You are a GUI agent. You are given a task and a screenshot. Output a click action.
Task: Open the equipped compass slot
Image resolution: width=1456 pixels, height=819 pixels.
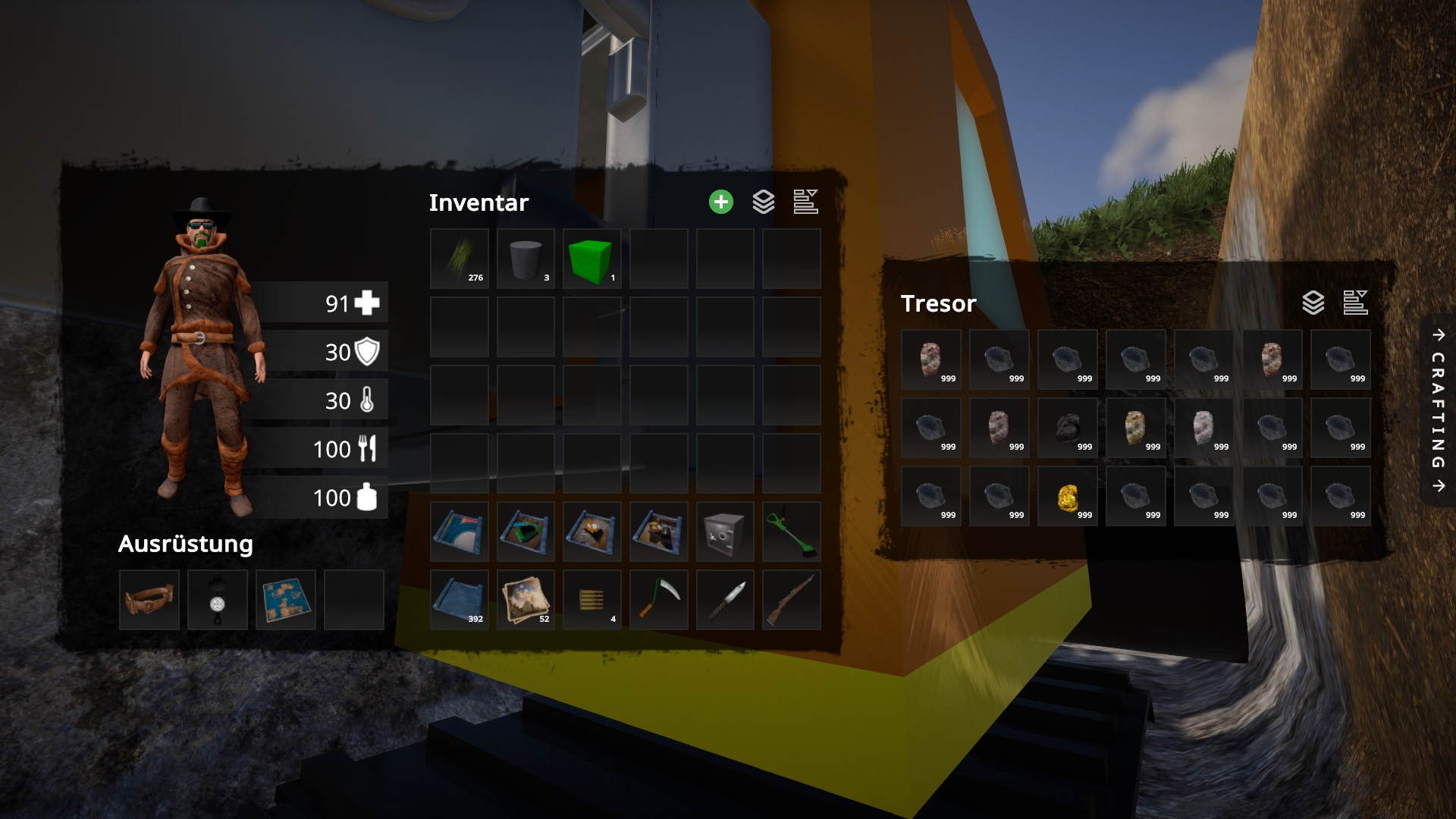218,600
